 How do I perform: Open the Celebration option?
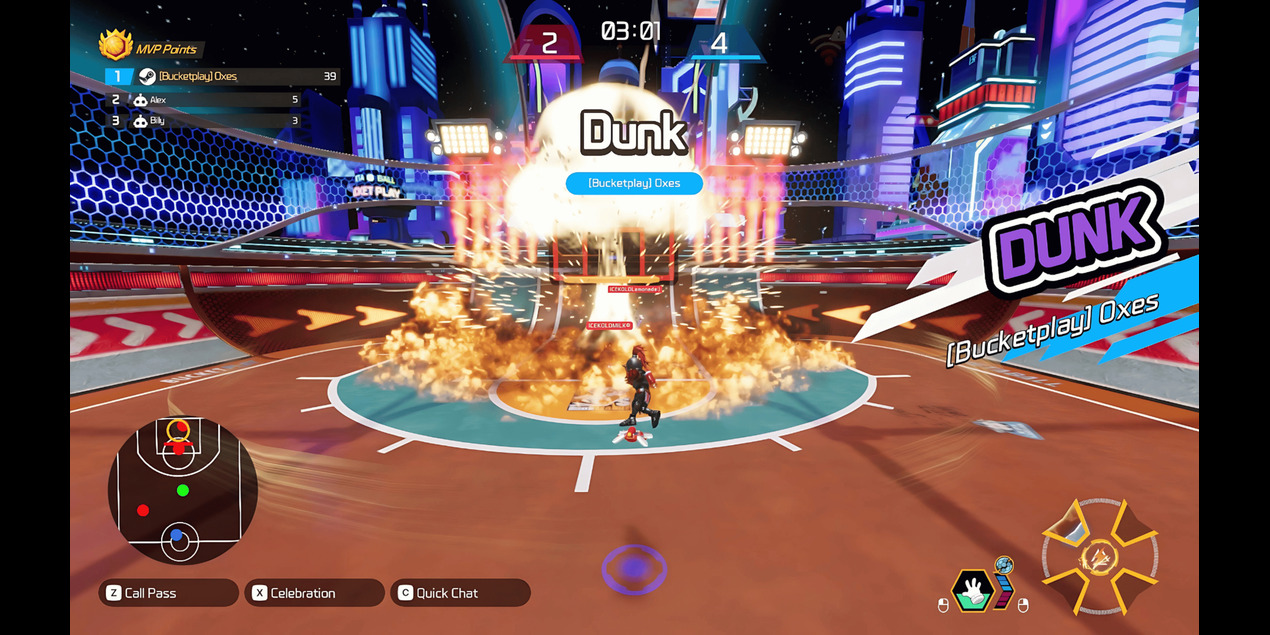point(314,593)
